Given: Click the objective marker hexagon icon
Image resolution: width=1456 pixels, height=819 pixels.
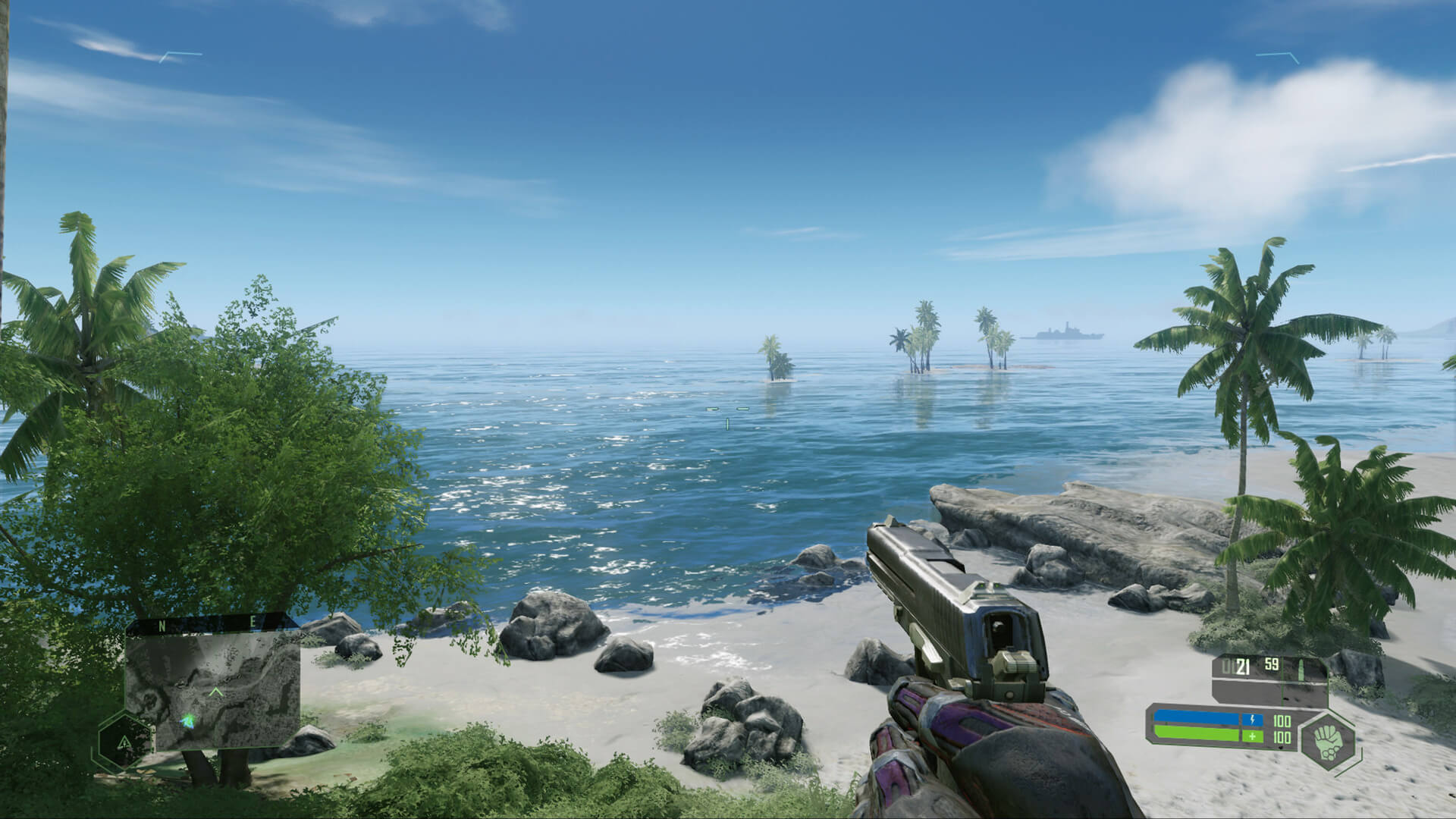Looking at the screenshot, I should [x=124, y=742].
